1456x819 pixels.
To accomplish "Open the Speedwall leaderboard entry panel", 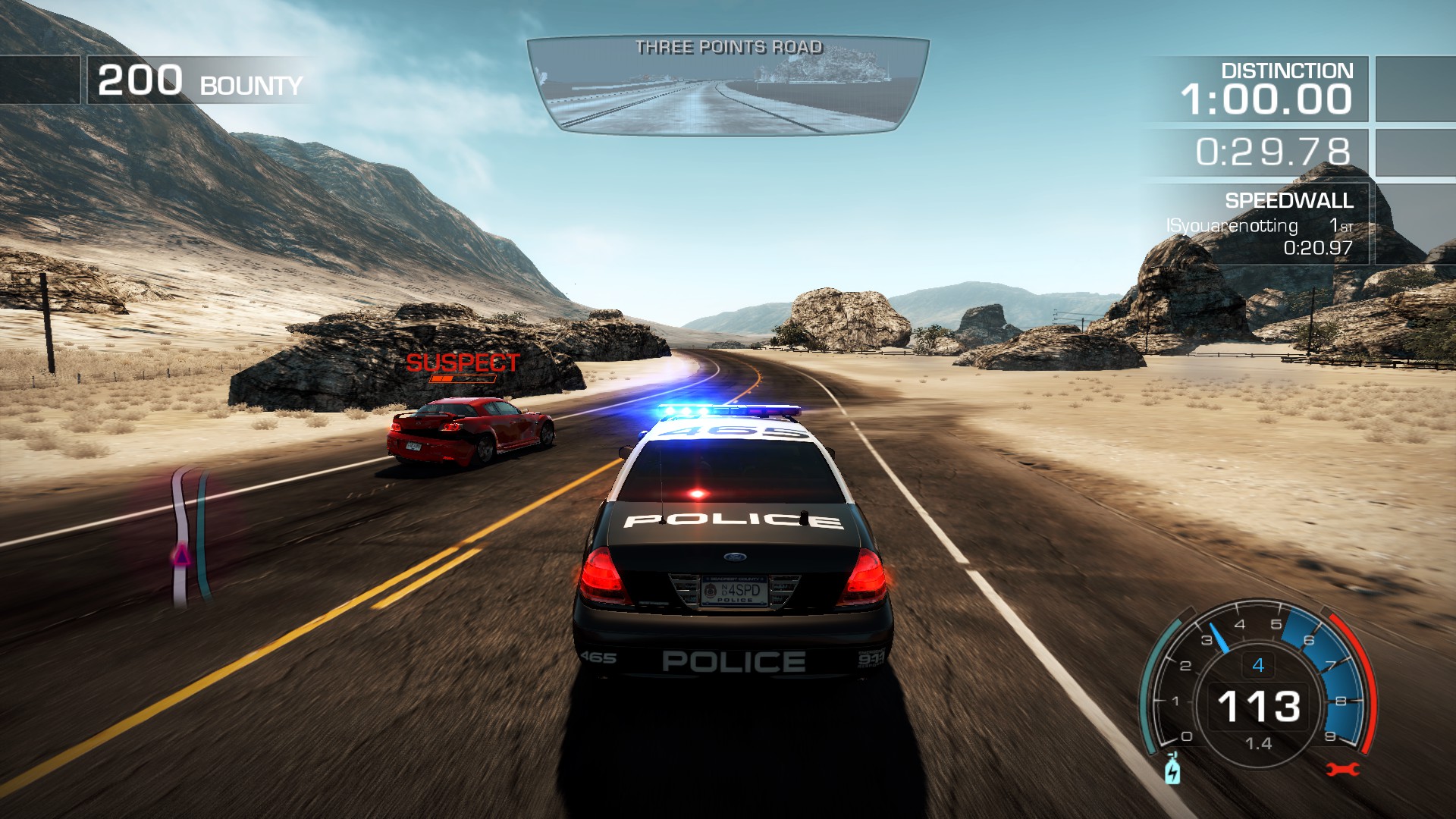I will (1259, 224).
